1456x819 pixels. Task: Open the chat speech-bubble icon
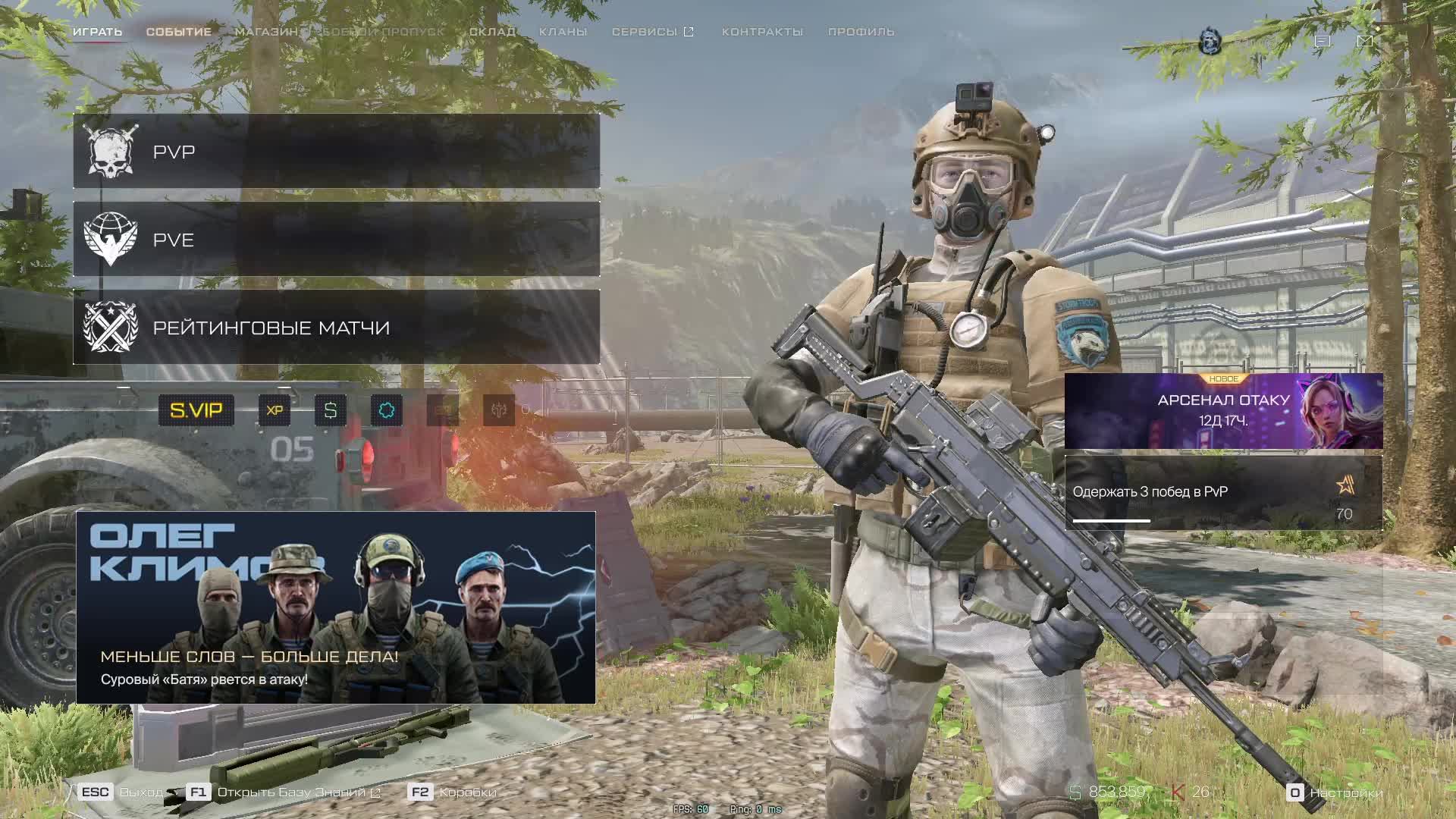1323,41
